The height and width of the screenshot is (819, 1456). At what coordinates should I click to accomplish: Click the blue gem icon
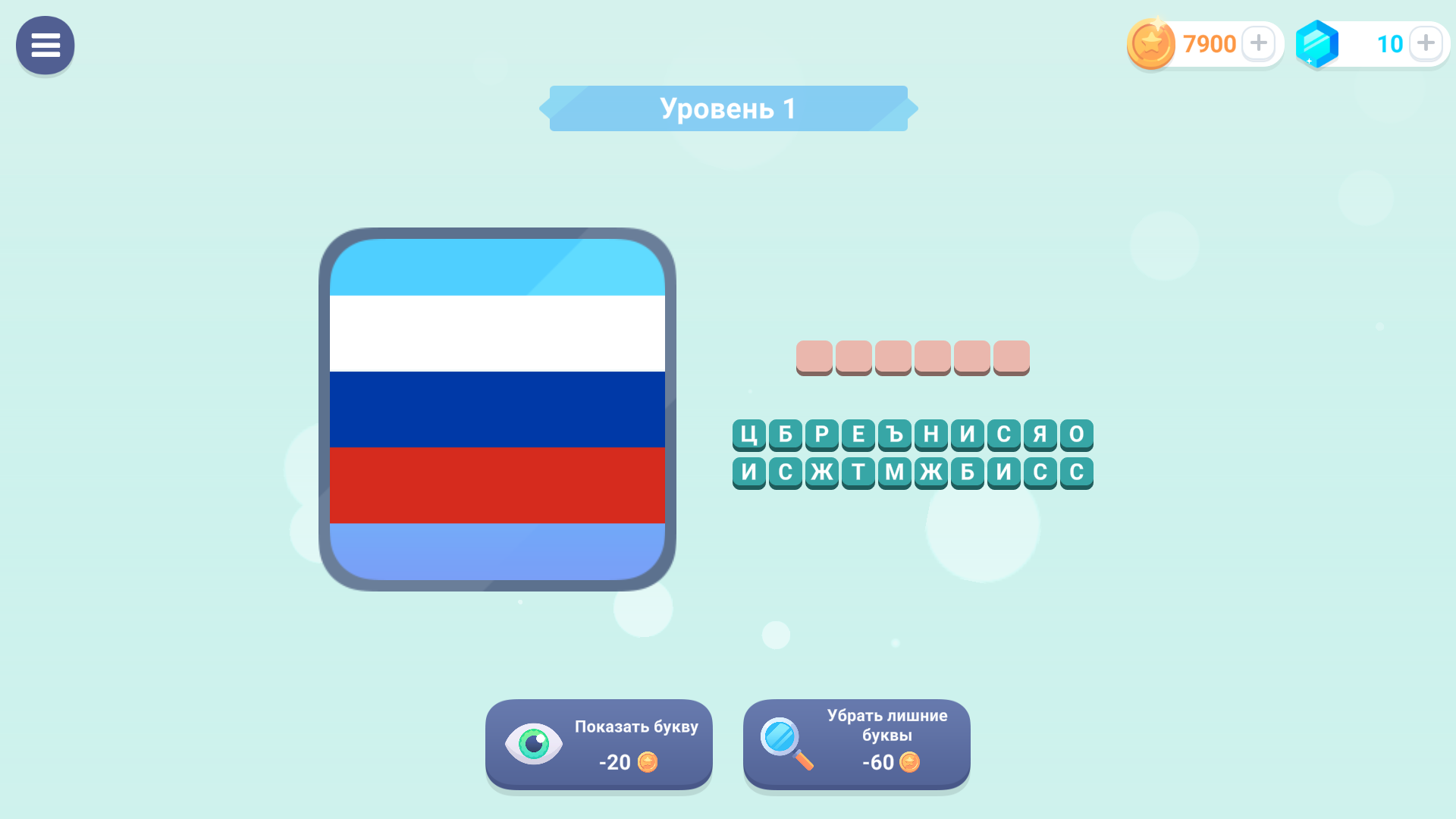click(x=1317, y=43)
